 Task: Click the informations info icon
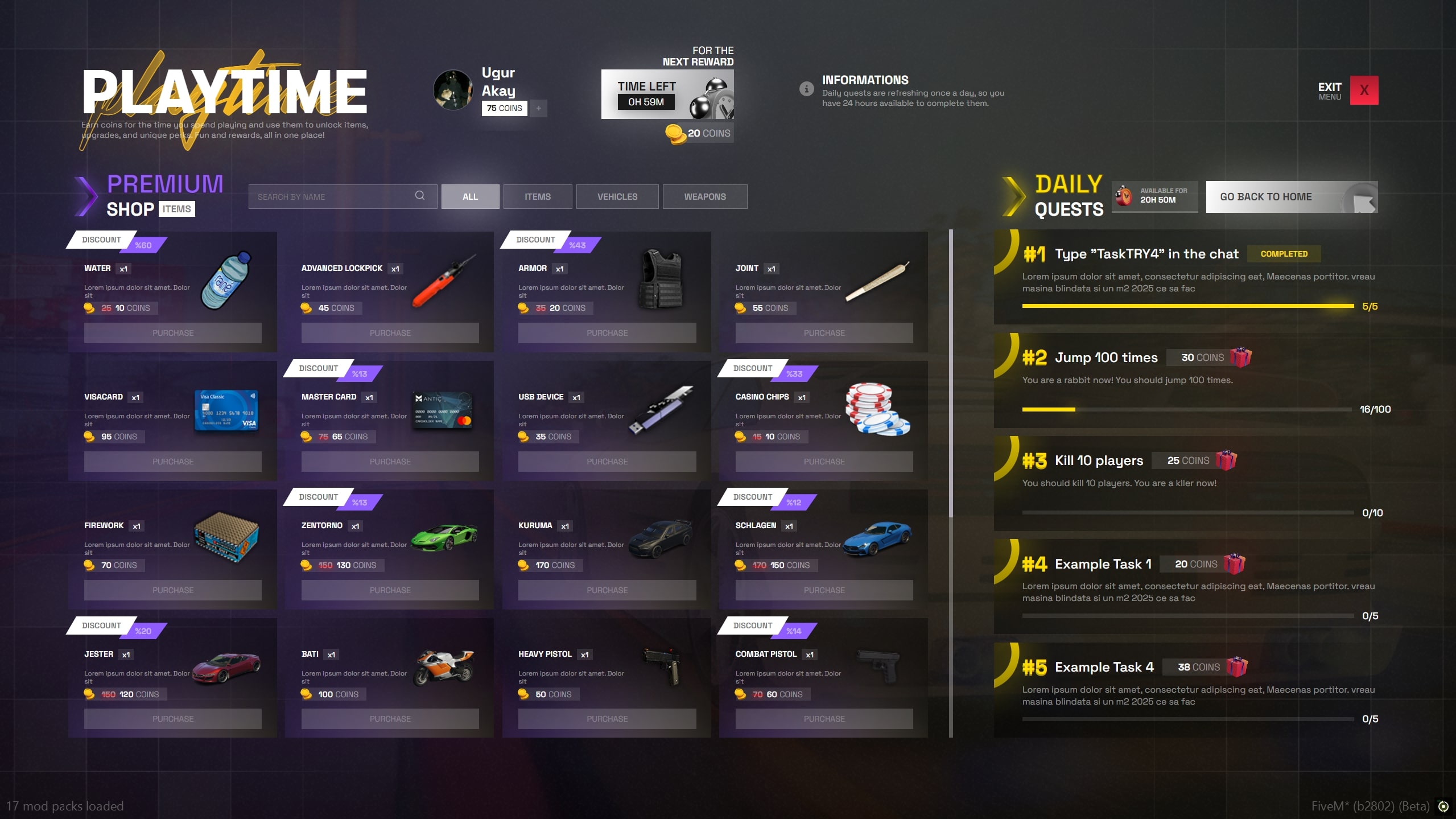coord(806,89)
